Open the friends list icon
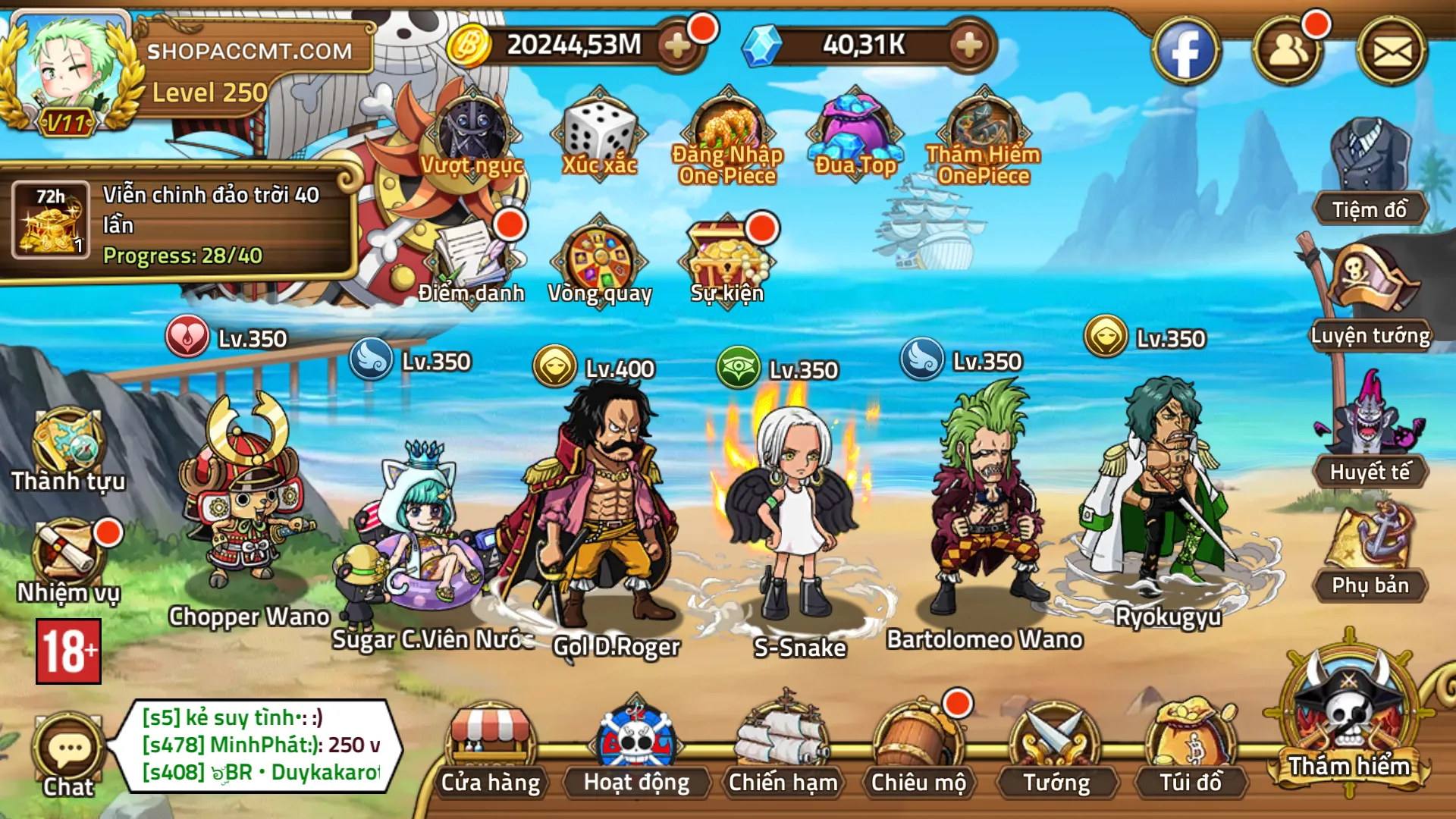The height and width of the screenshot is (819, 1456). pos(1288,52)
